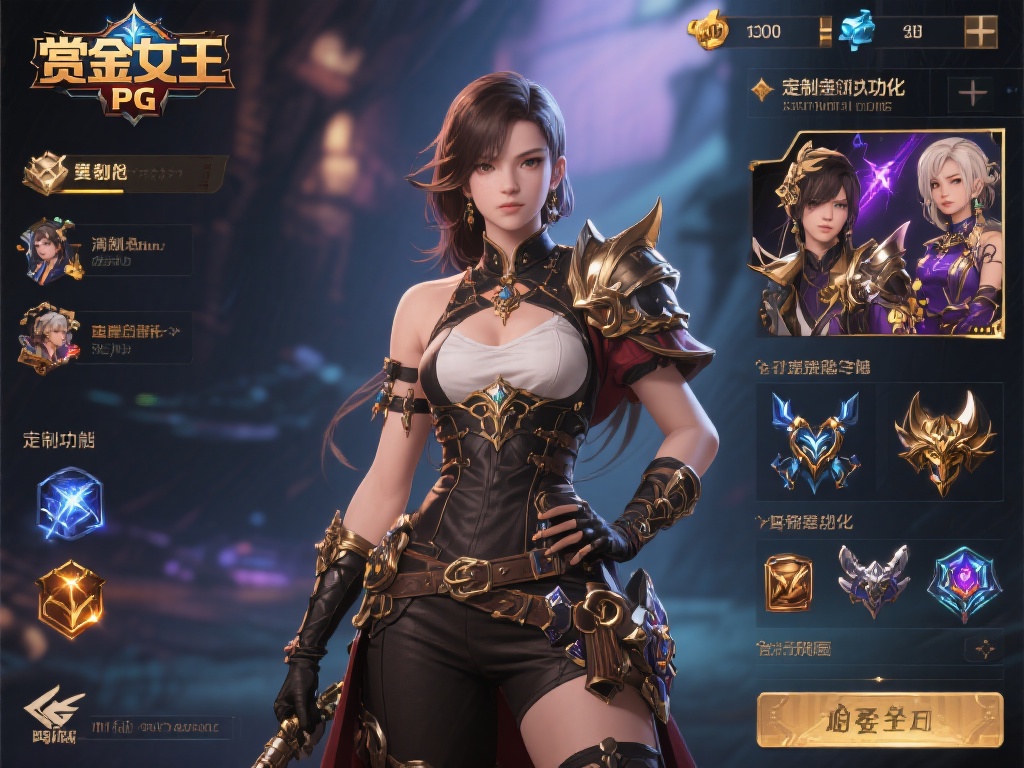This screenshot has height=768, width=1024.
Task: Choose the silver winged crest icon
Action: point(872,581)
